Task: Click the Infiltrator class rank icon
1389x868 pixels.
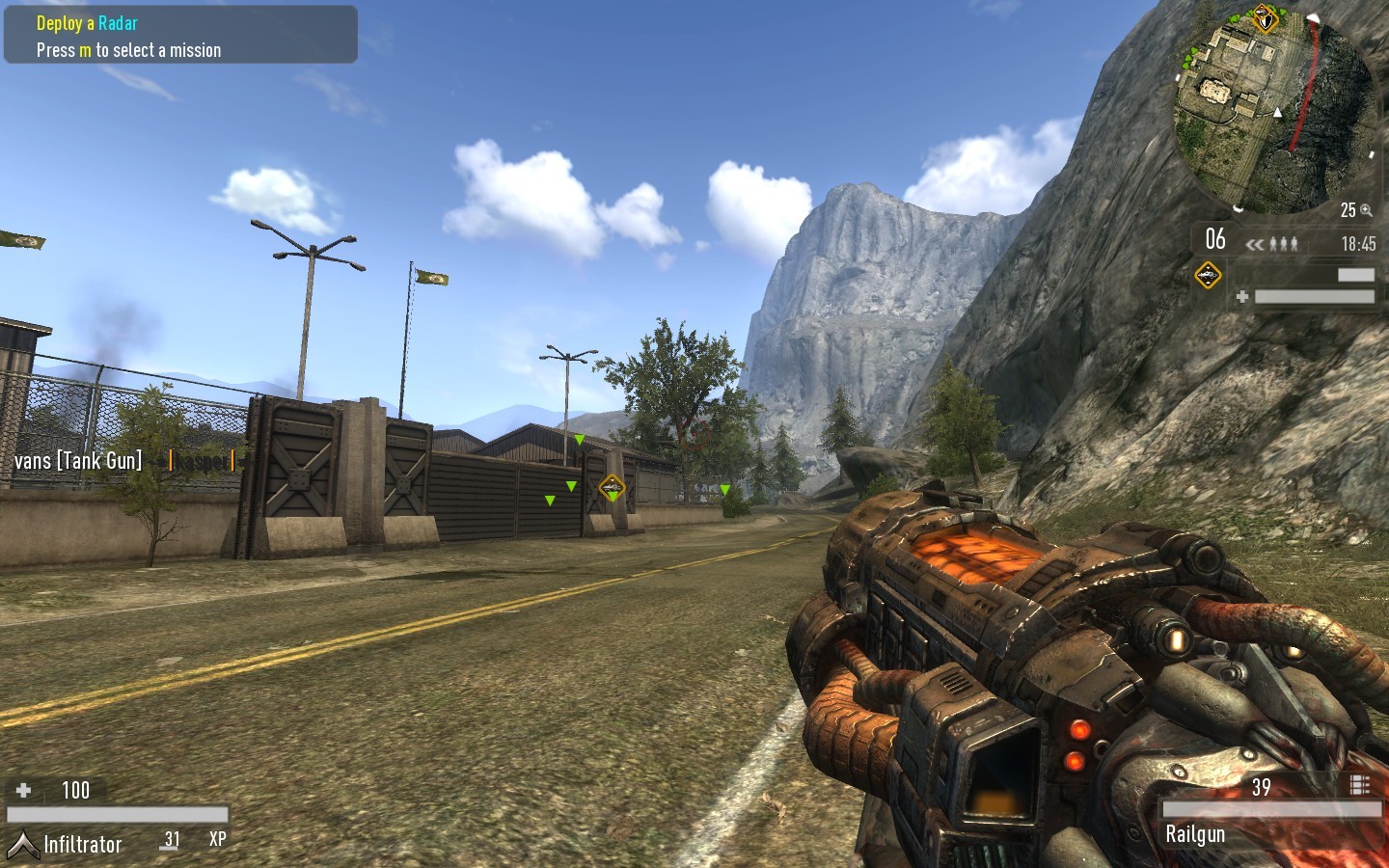Action: coord(22,845)
